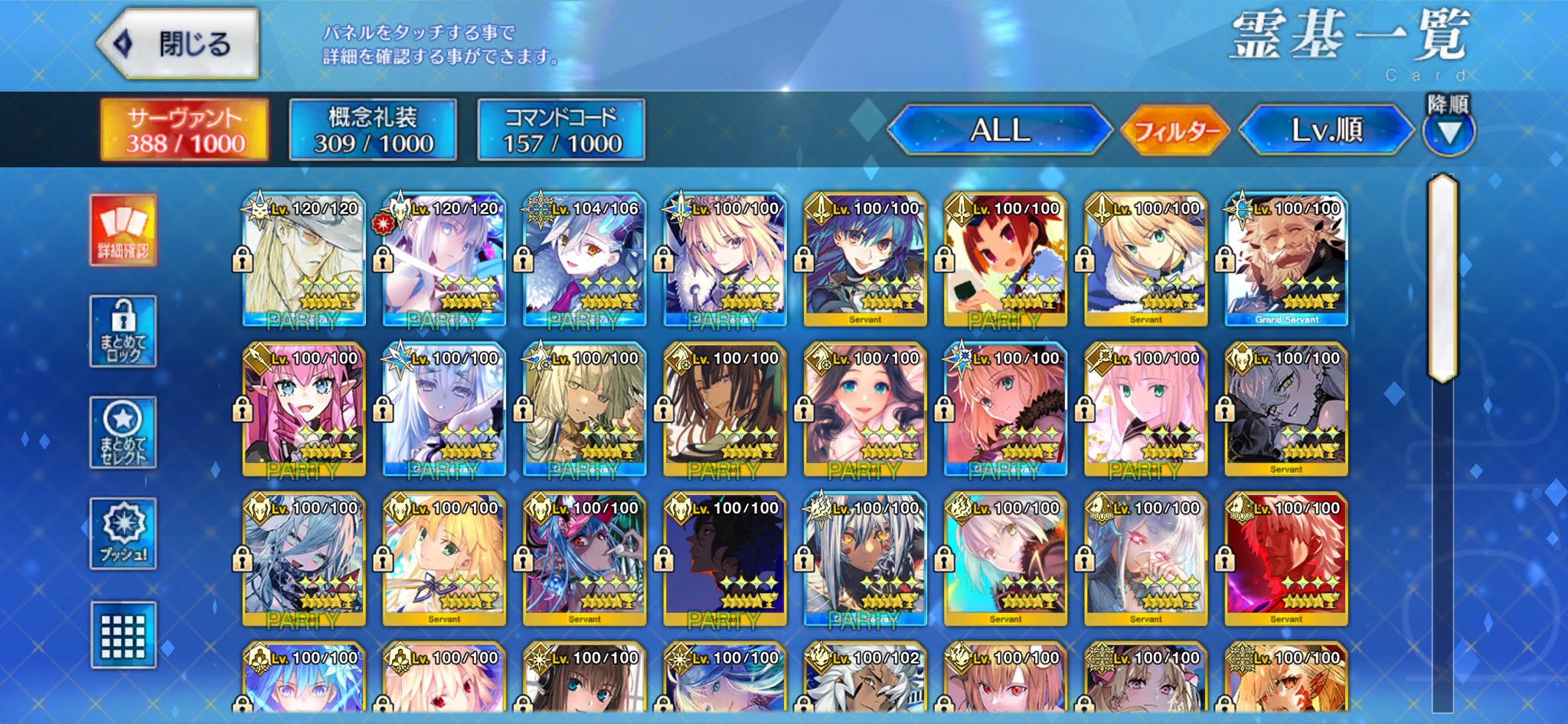Pick the white-bearded Grand Servant card
The image size is (1568, 724).
click(1286, 260)
